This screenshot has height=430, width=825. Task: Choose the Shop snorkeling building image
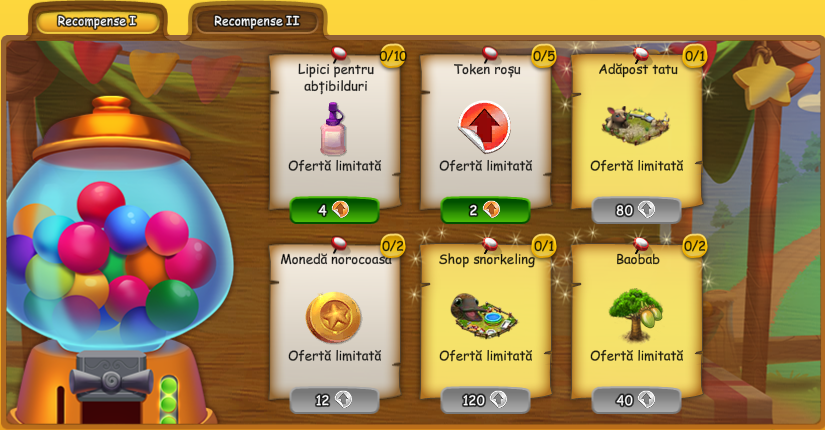tap(485, 314)
